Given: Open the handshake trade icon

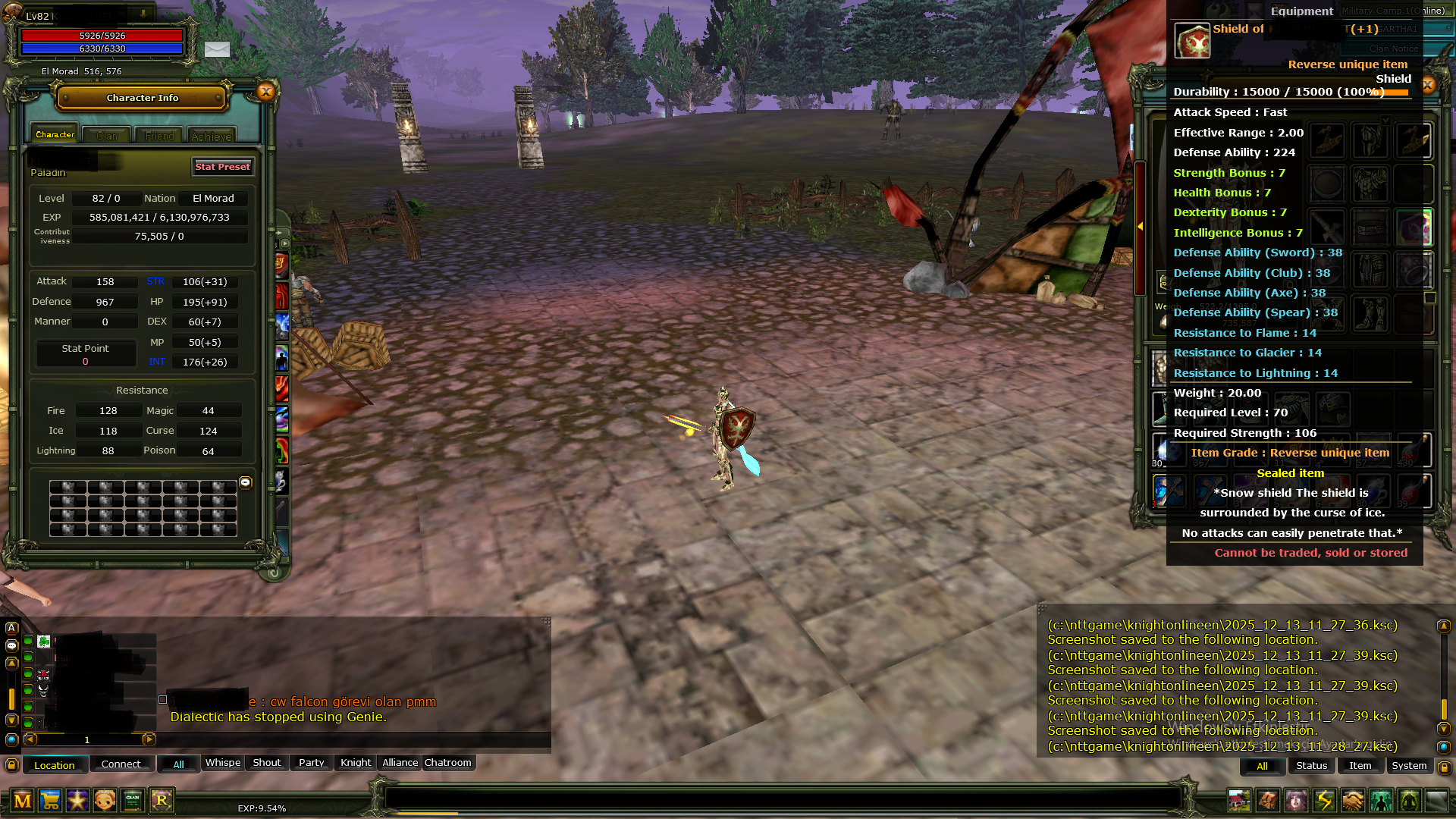Looking at the screenshot, I should 1353,801.
